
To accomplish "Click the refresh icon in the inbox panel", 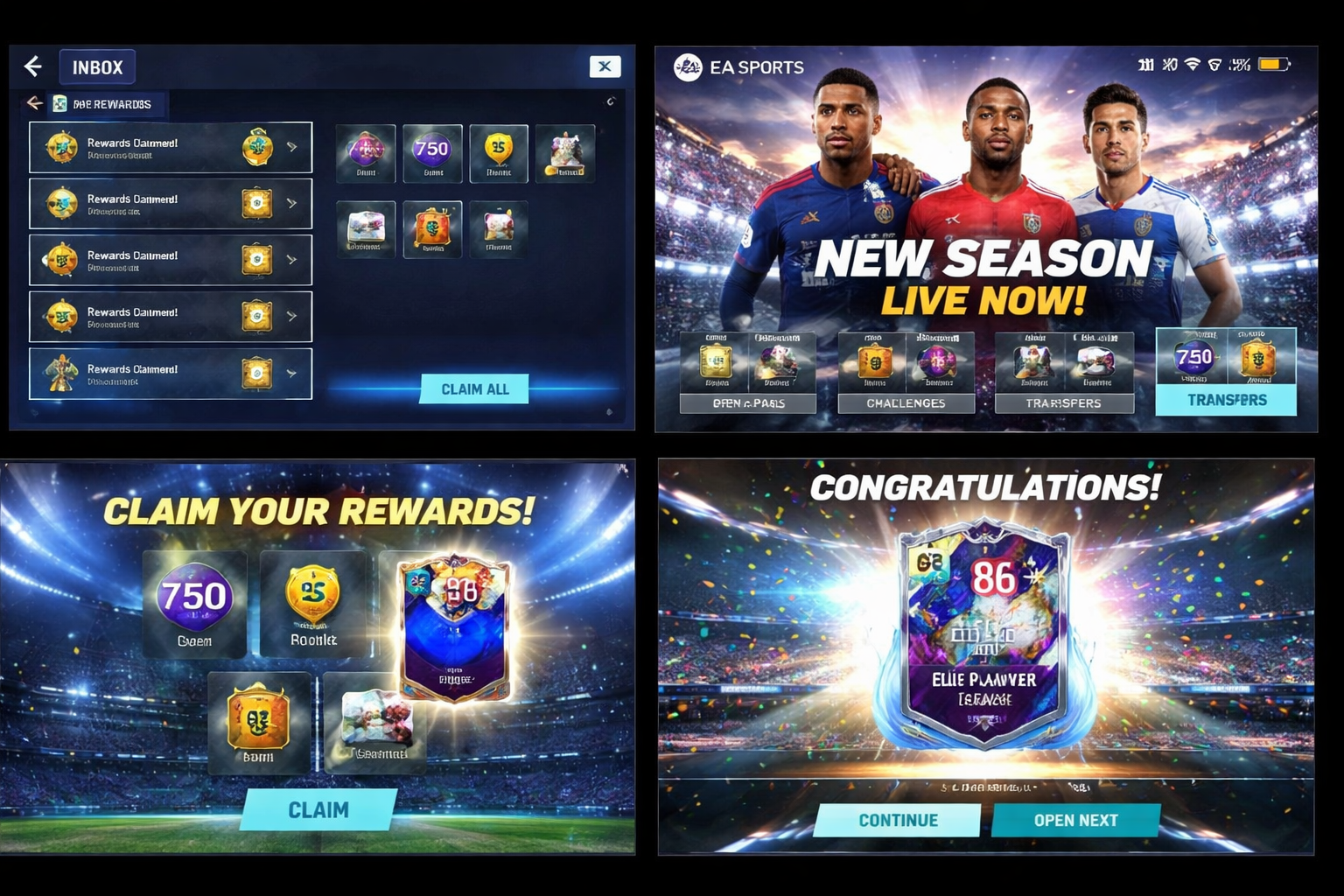I will [612, 101].
